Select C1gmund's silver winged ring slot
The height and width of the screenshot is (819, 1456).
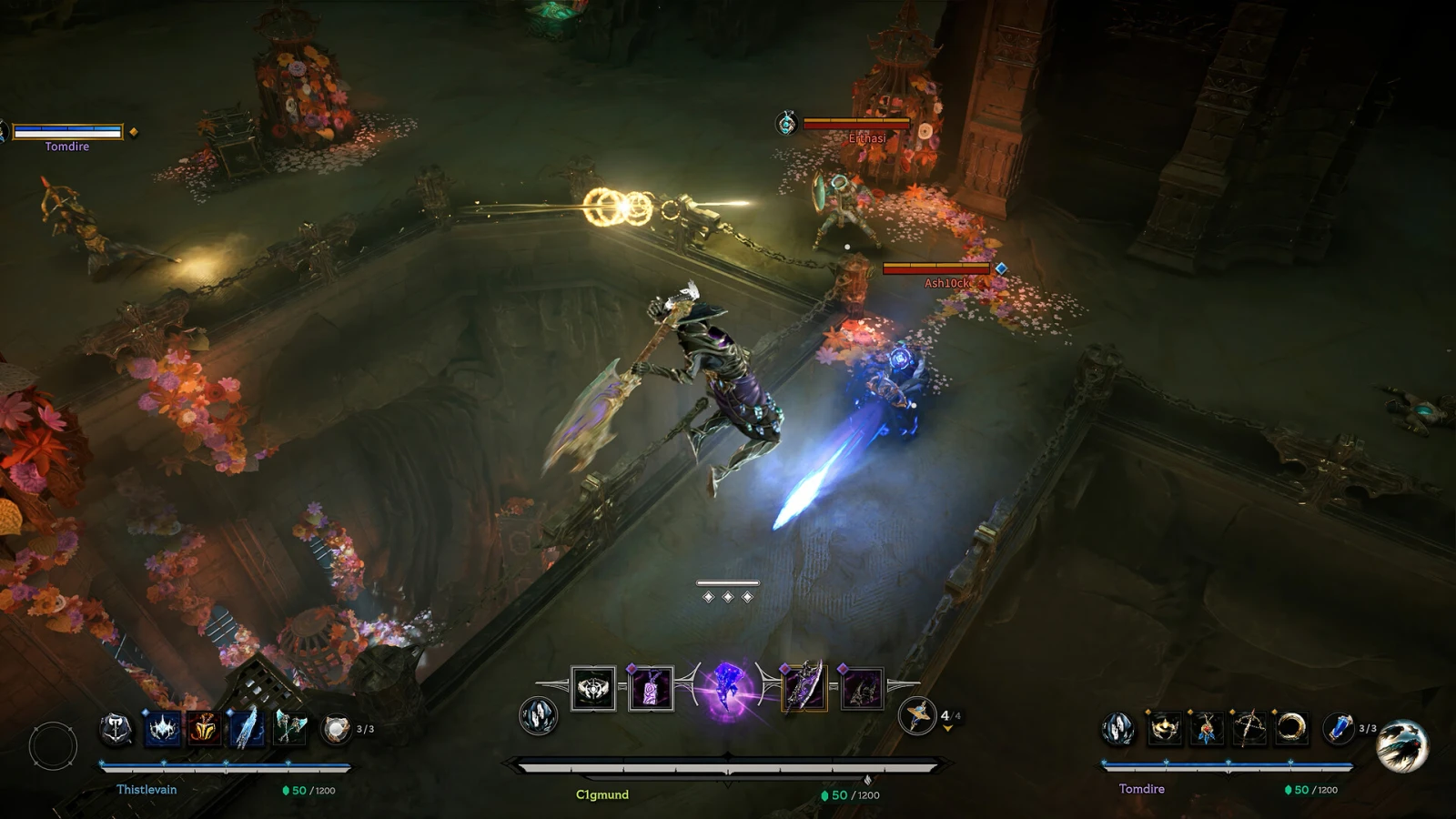tap(593, 688)
